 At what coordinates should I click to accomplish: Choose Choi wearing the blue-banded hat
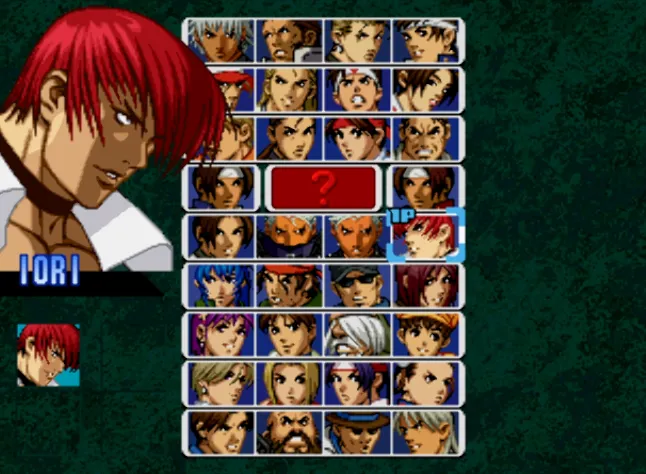358,432
